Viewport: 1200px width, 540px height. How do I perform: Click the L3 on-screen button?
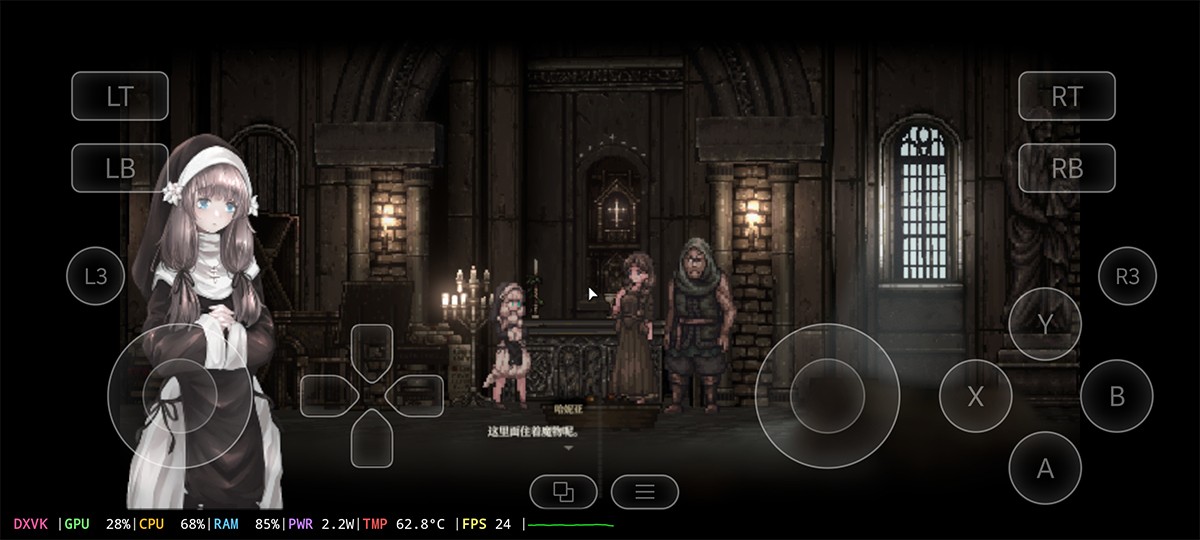(x=95, y=276)
